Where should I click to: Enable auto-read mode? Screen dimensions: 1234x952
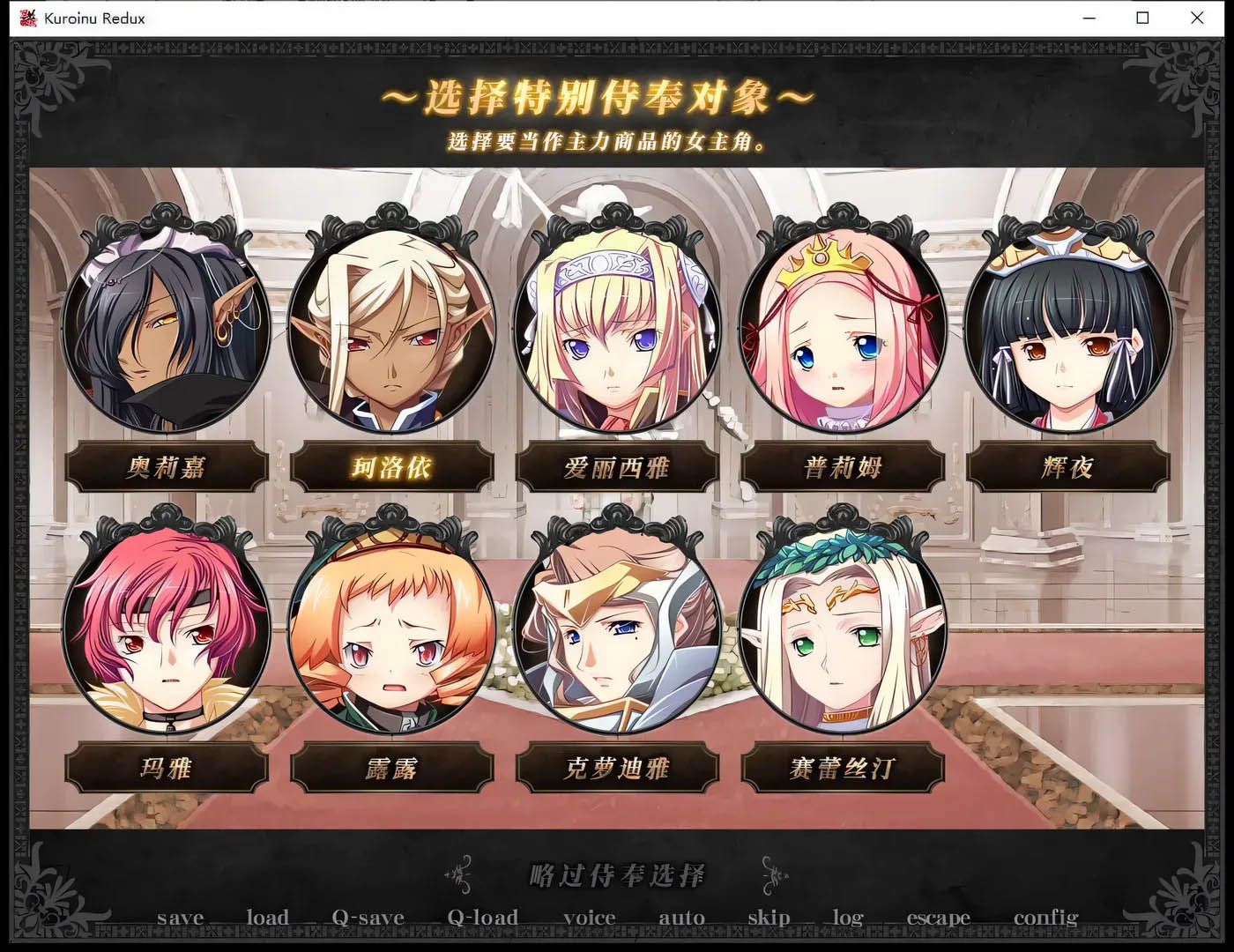(x=681, y=918)
